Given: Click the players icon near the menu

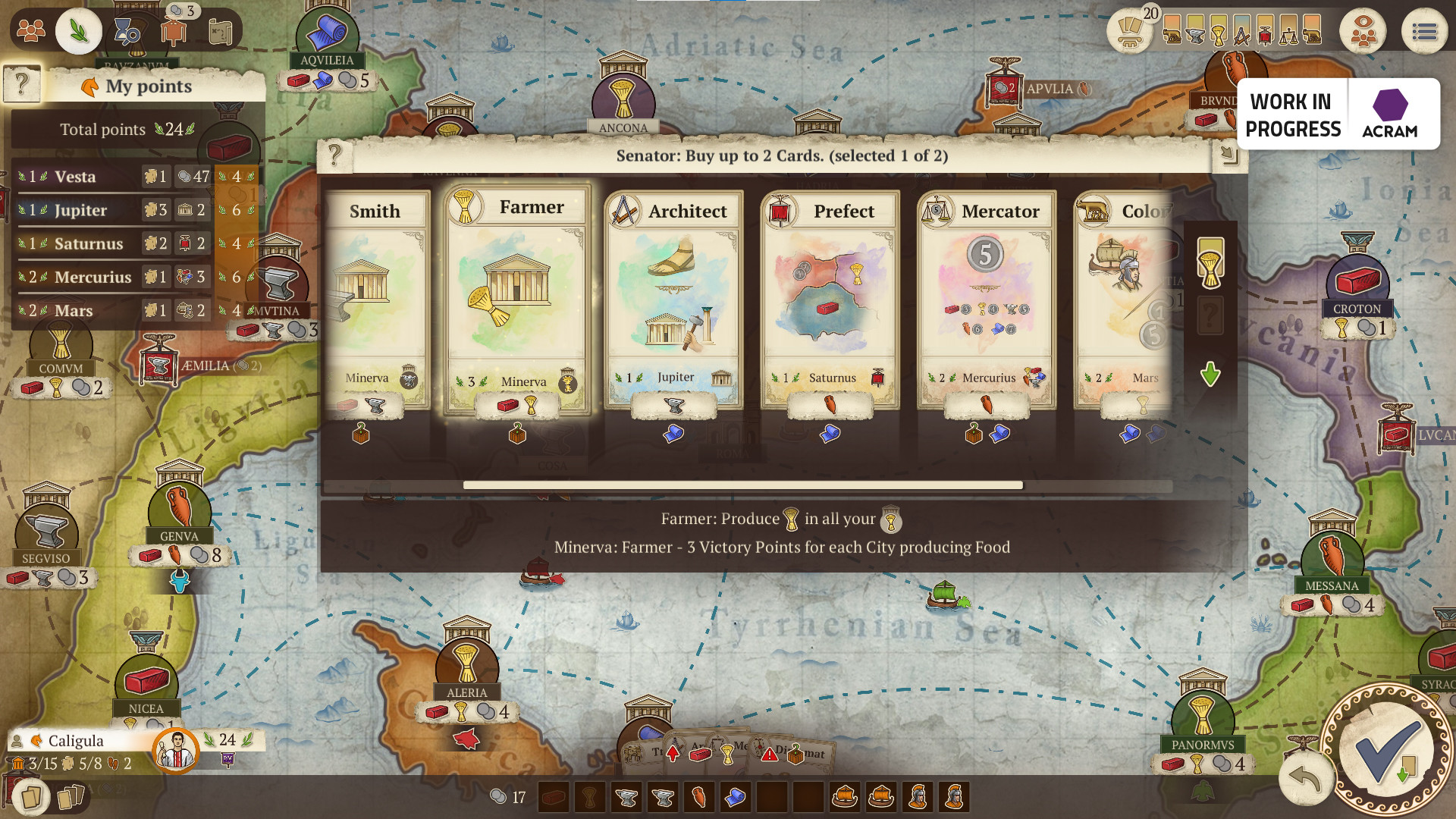Looking at the screenshot, I should point(1362,32).
